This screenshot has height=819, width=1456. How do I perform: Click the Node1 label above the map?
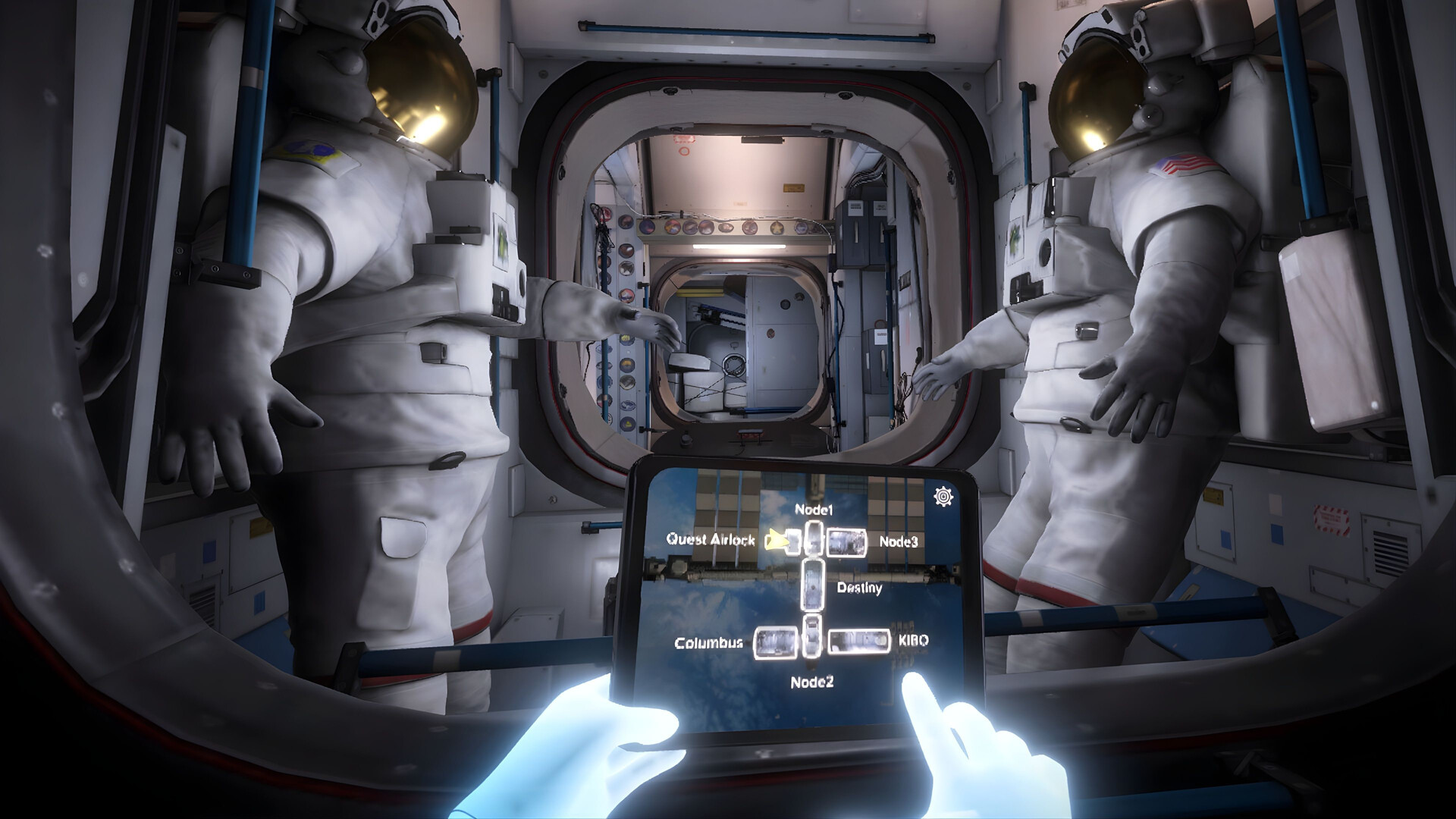(x=814, y=510)
